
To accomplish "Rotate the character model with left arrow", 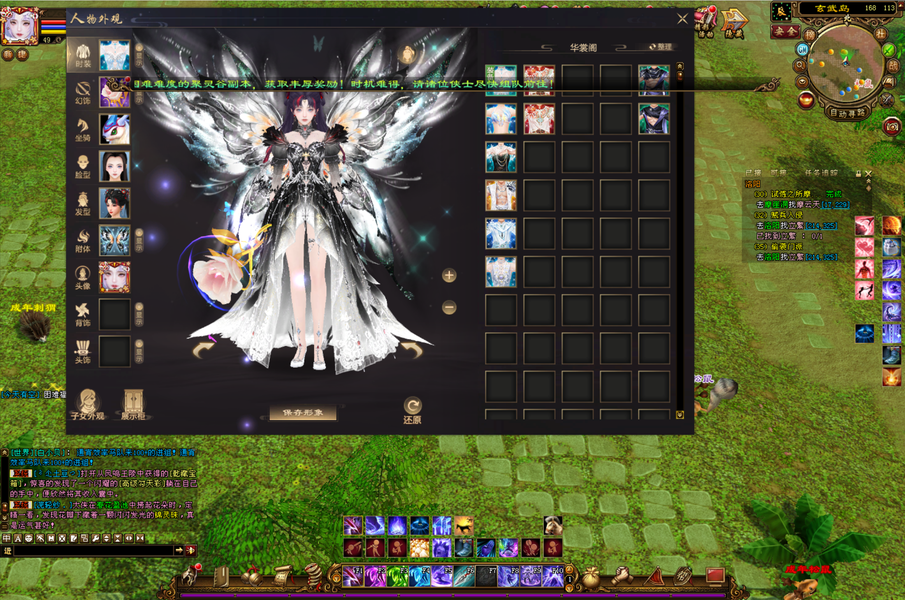I will (x=204, y=350).
